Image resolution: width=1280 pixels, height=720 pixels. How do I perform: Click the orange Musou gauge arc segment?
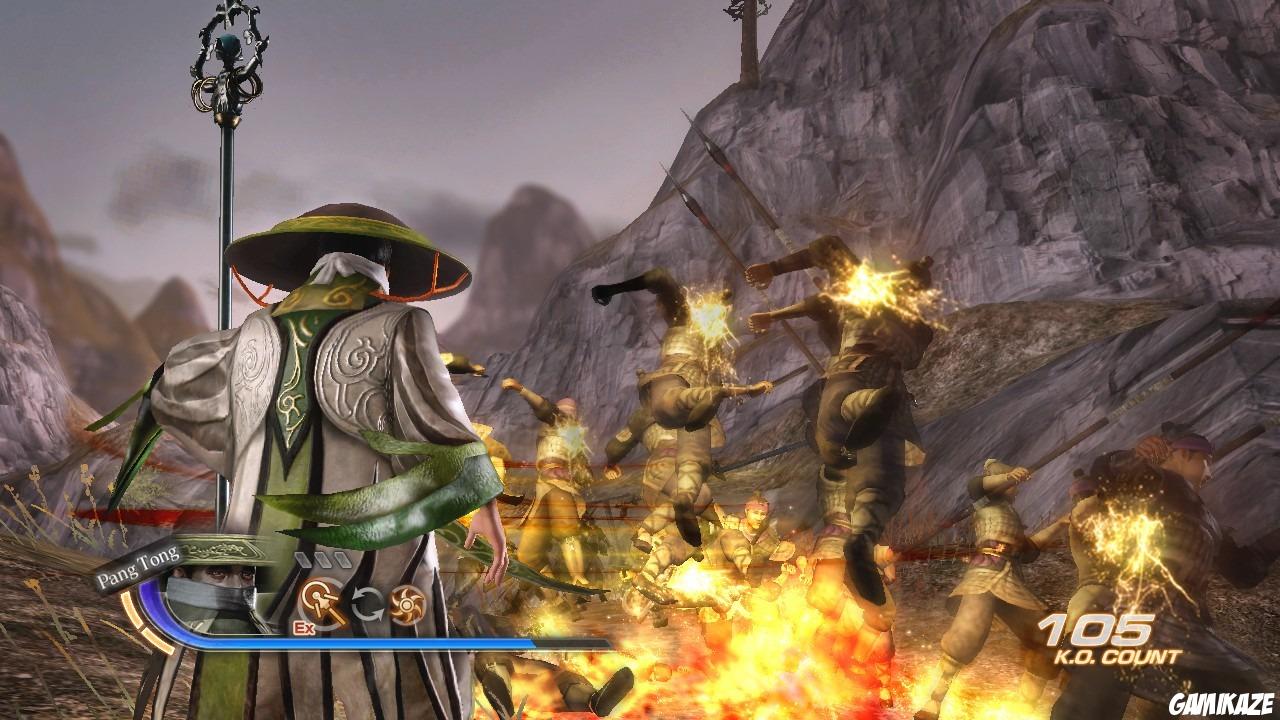140,618
